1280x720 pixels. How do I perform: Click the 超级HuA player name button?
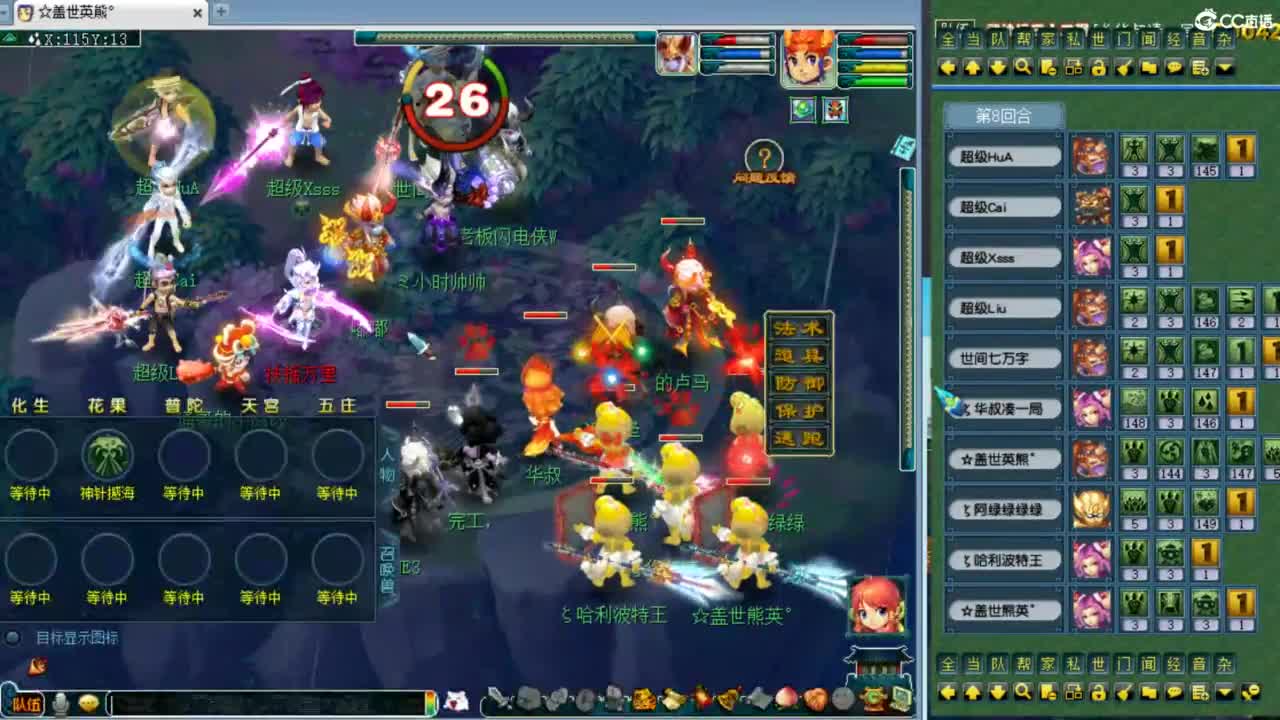(1003, 156)
